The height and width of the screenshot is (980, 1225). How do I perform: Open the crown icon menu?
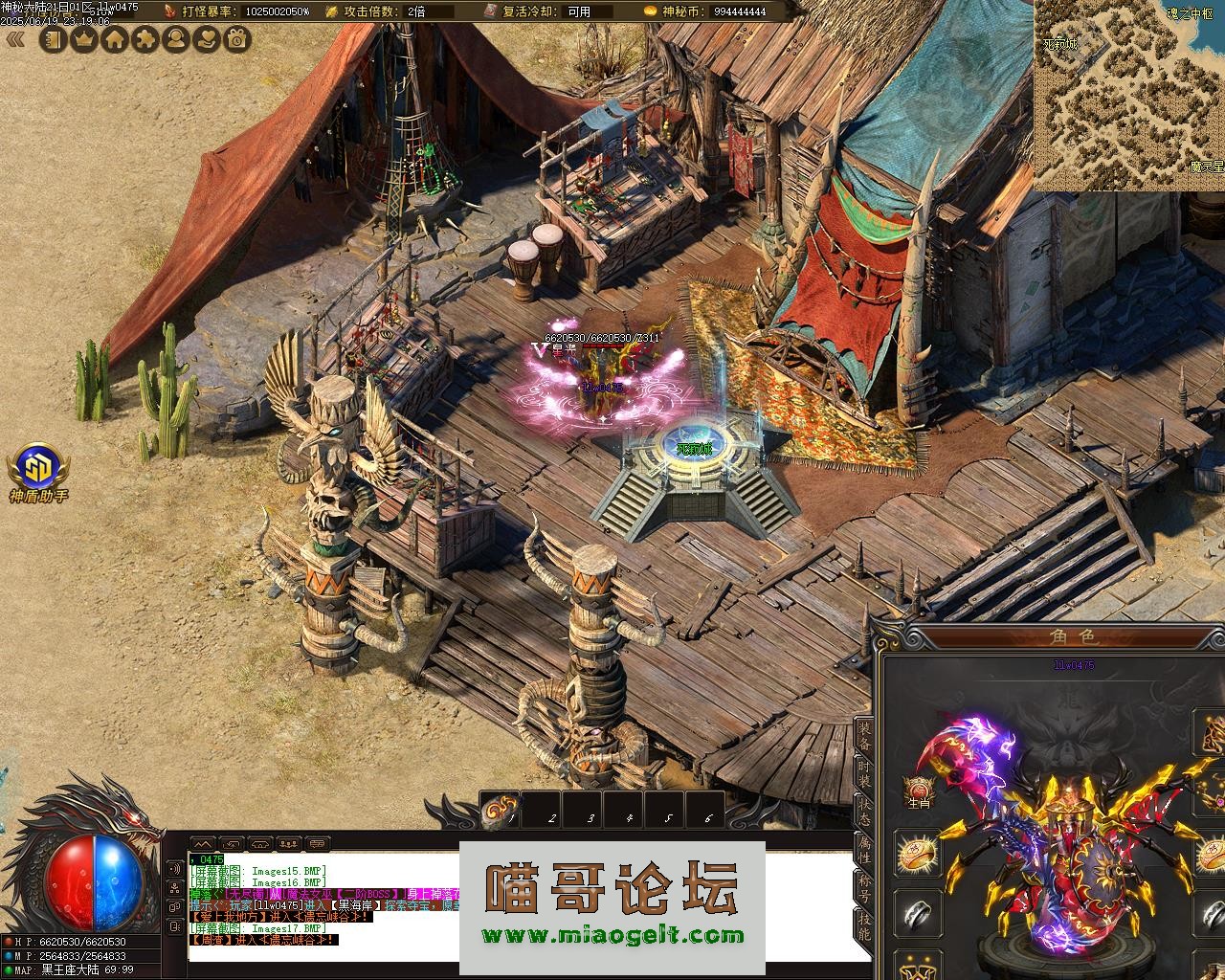[x=84, y=39]
